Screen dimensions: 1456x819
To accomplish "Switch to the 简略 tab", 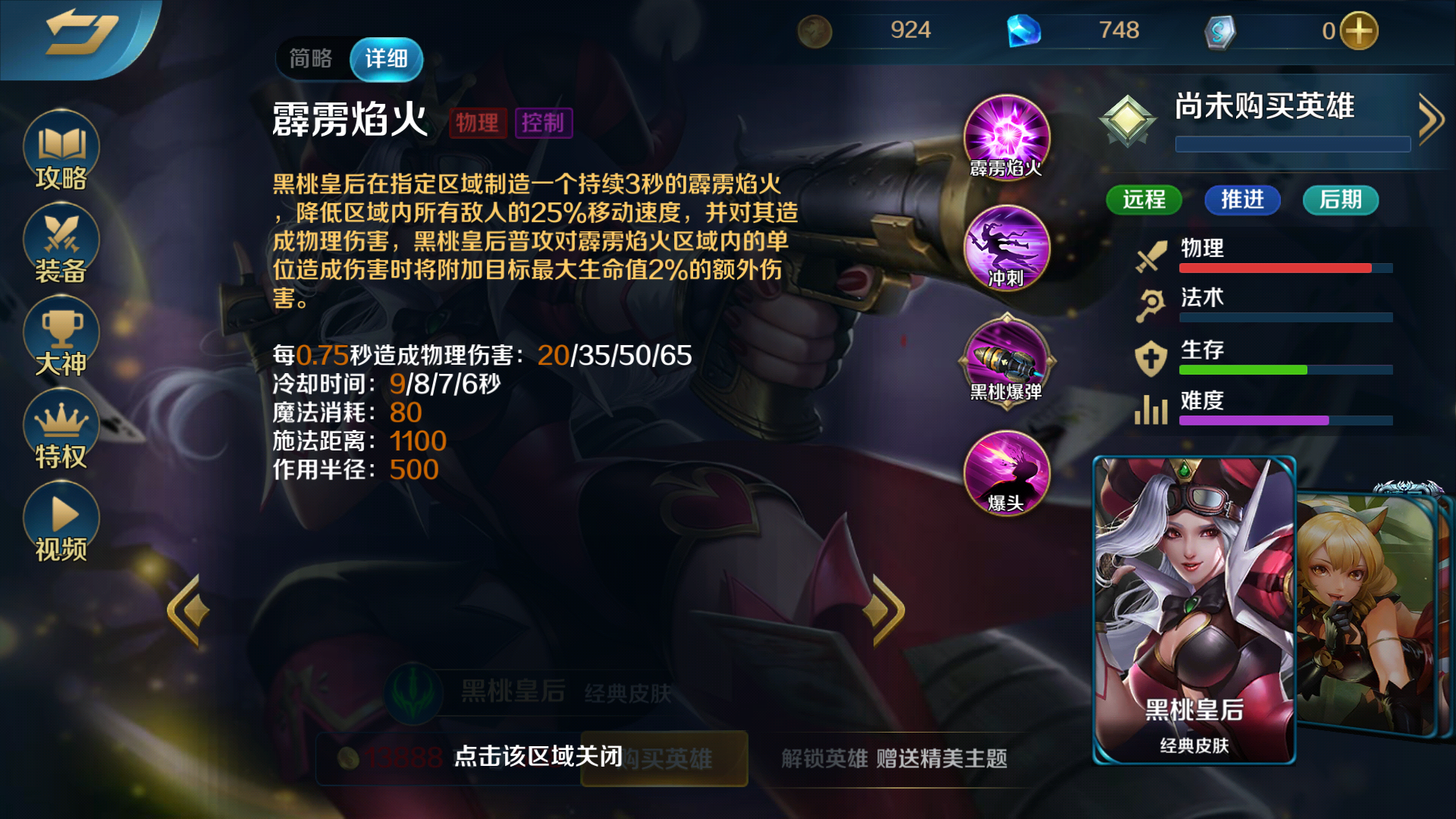I will 312,58.
